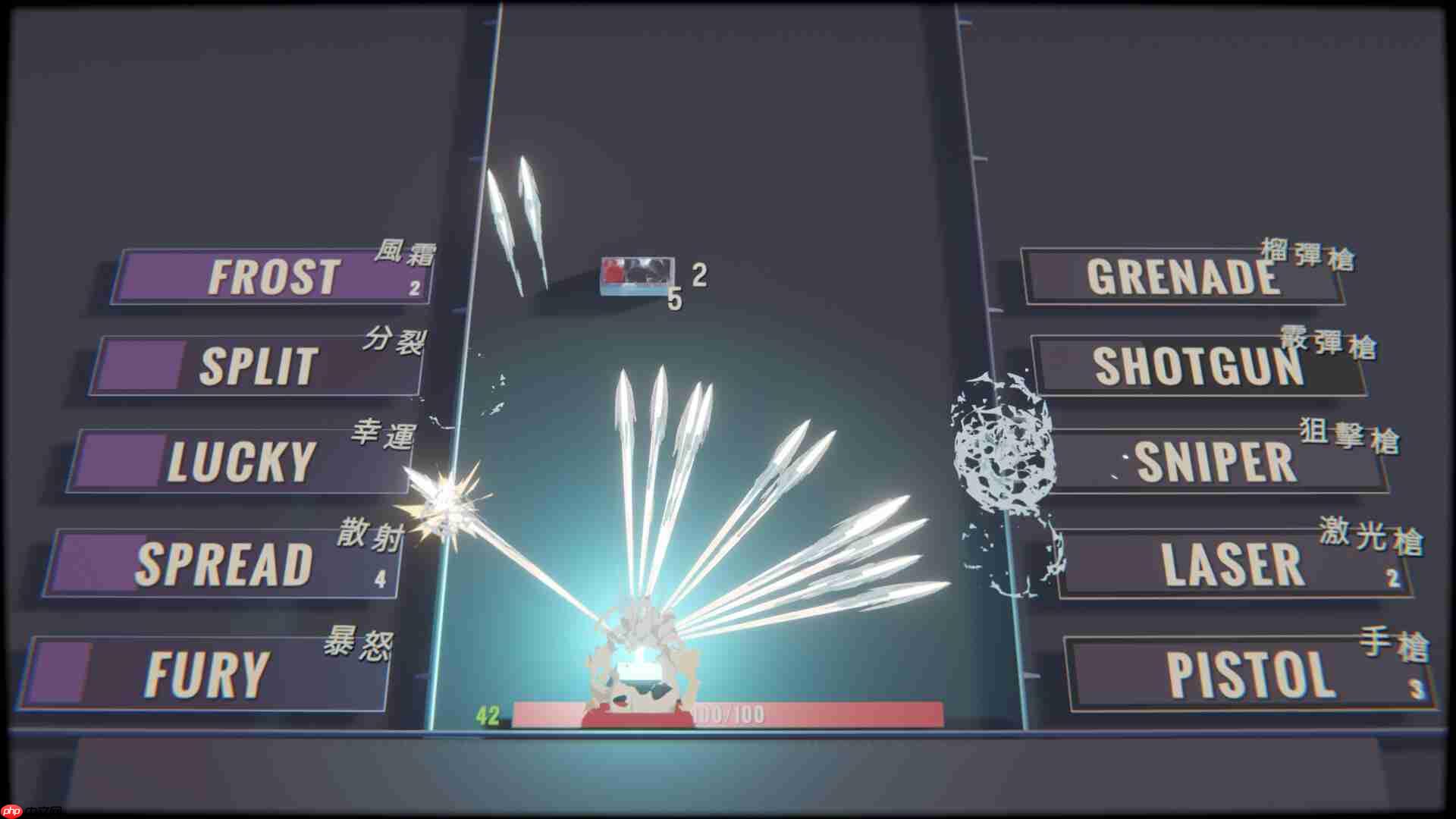The image size is (1456, 819).
Task: Choose the SNIPER weapon panel
Action: 1213,461
